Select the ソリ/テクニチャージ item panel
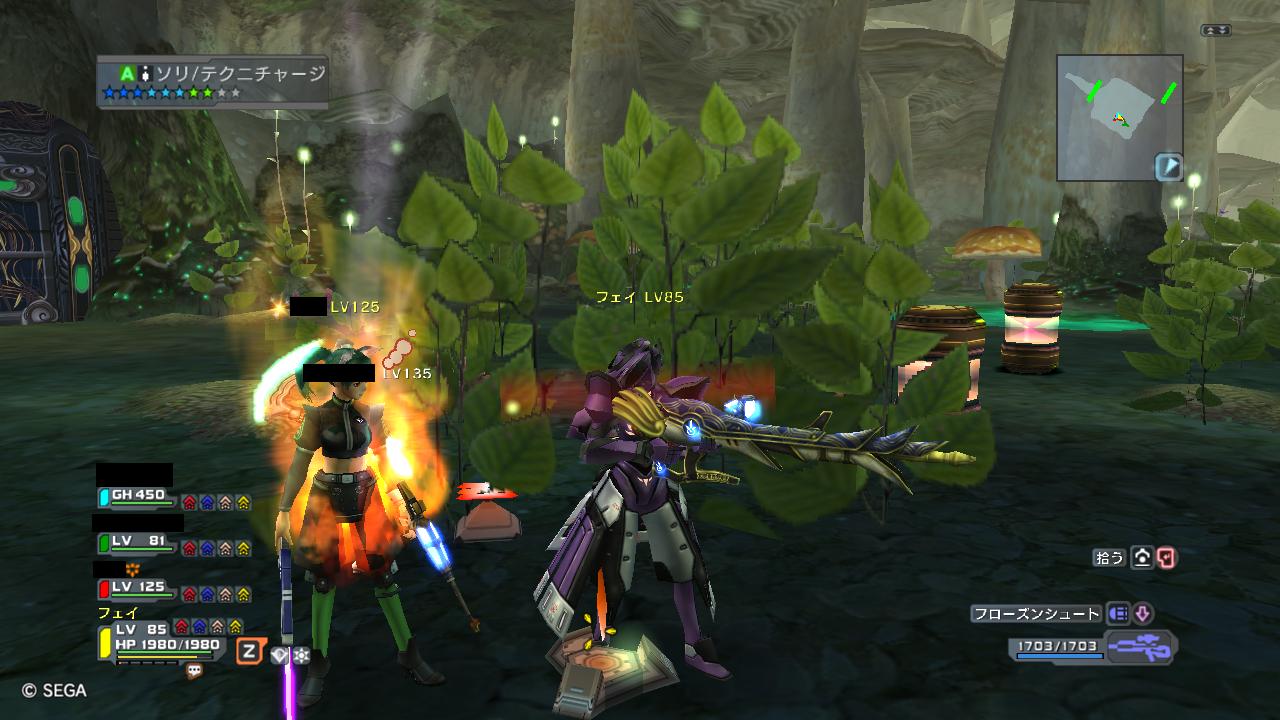 click(212, 80)
